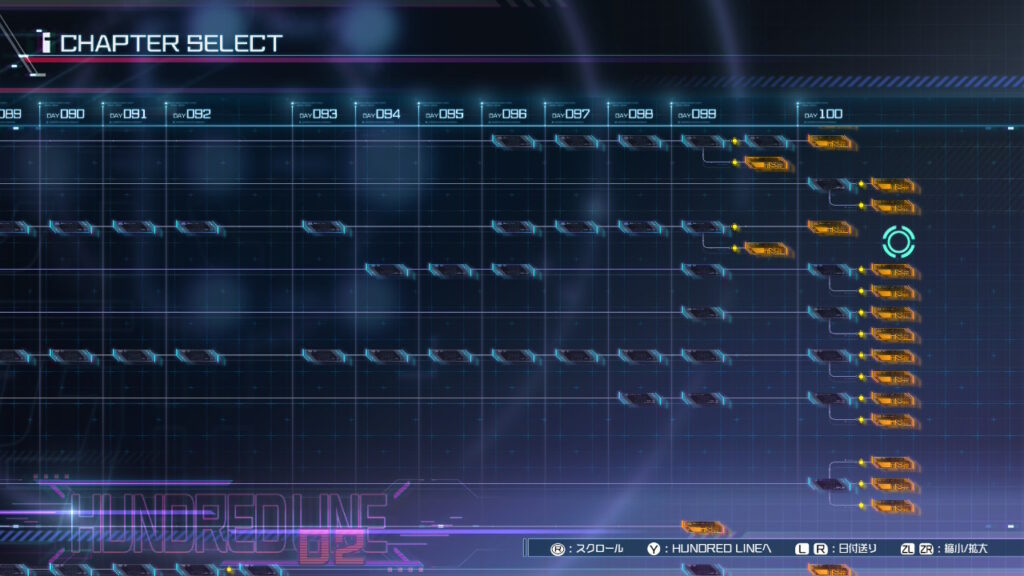
Task: Go to DAY 094 on the chapter timeline
Action: pos(381,114)
